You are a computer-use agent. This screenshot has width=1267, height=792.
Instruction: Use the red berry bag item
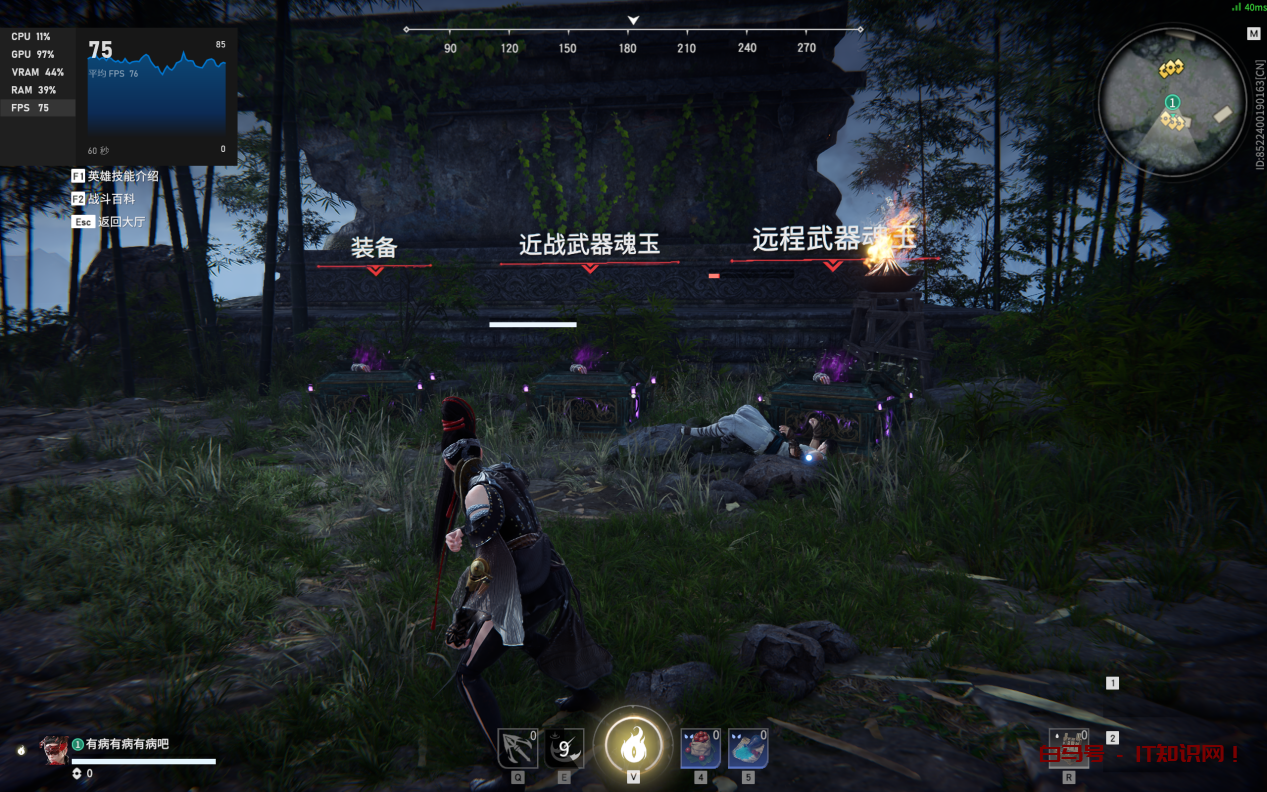(x=700, y=748)
